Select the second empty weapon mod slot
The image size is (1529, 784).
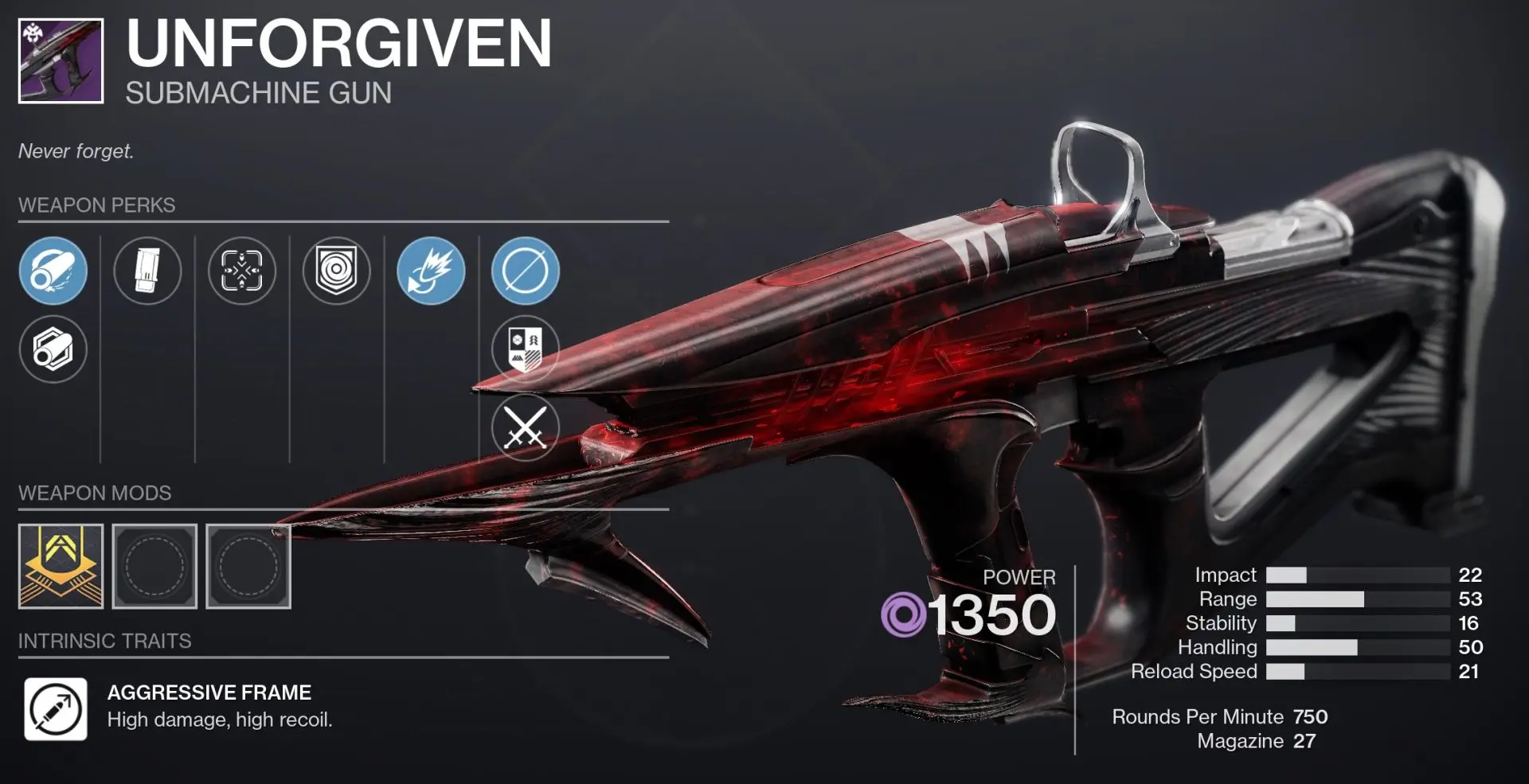tap(248, 565)
